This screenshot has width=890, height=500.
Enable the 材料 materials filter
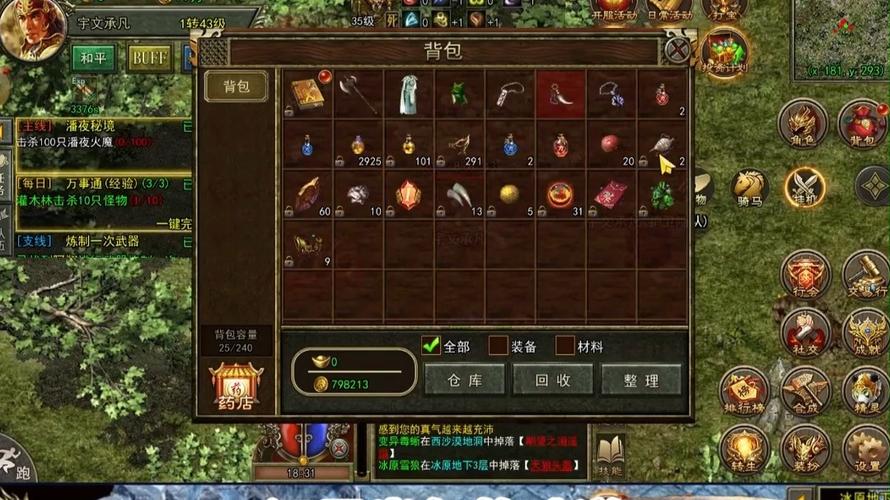tap(565, 346)
